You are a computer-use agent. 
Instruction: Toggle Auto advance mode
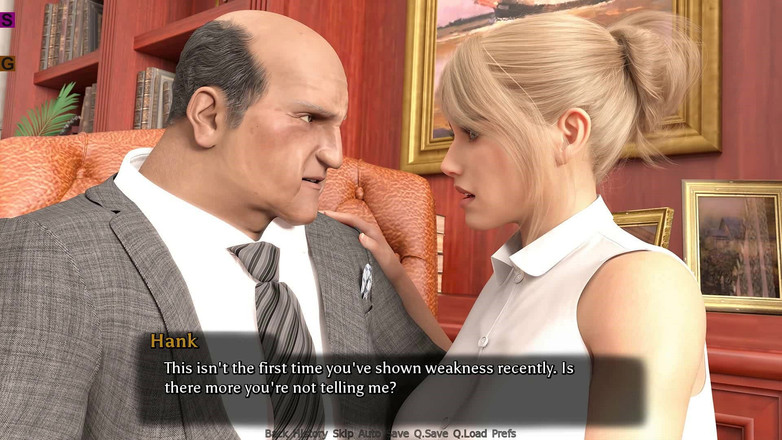pos(370,433)
